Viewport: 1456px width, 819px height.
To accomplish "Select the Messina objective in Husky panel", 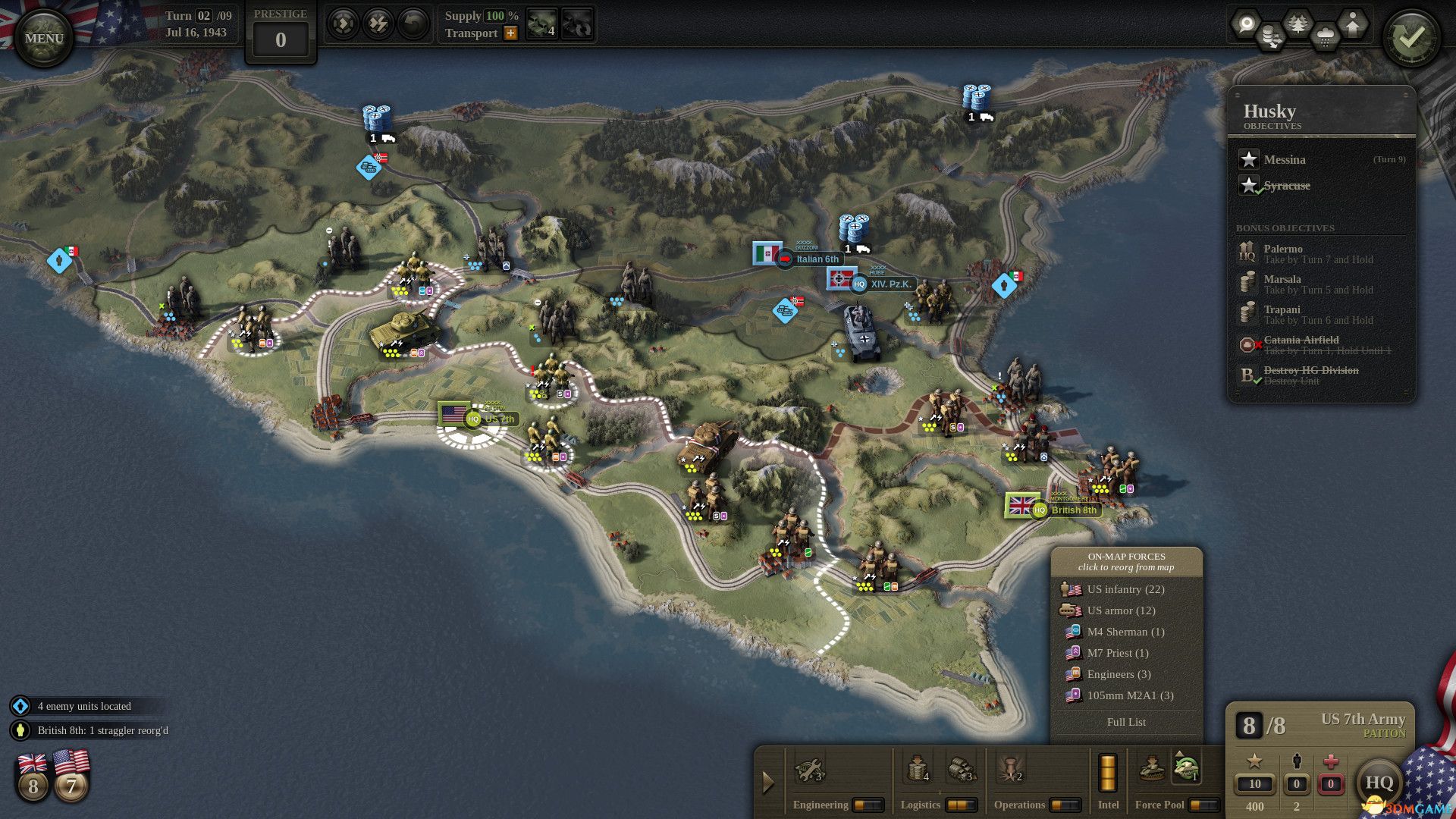I will click(1283, 160).
